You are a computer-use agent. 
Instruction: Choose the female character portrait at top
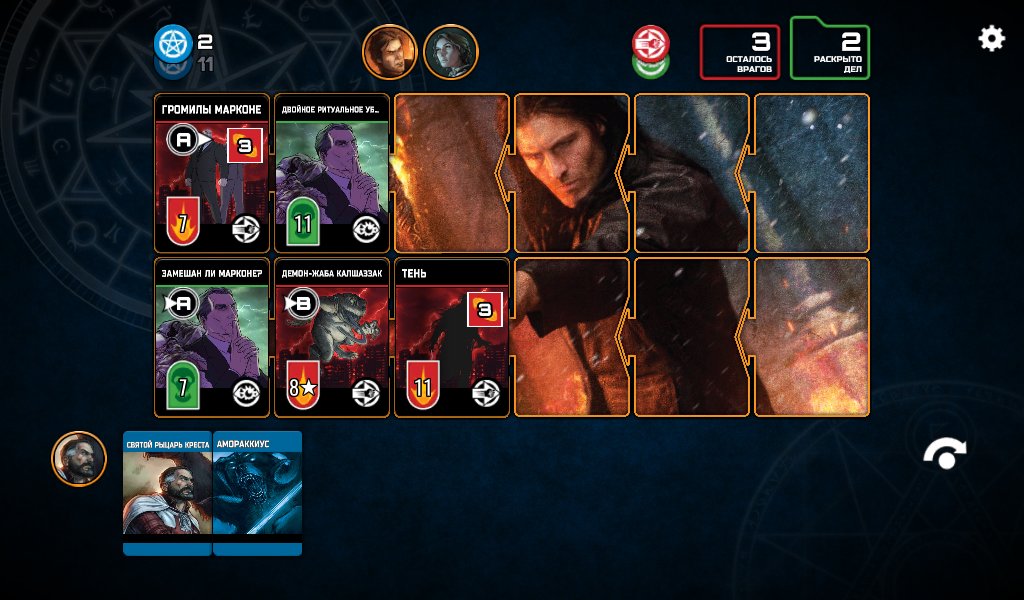pos(451,51)
